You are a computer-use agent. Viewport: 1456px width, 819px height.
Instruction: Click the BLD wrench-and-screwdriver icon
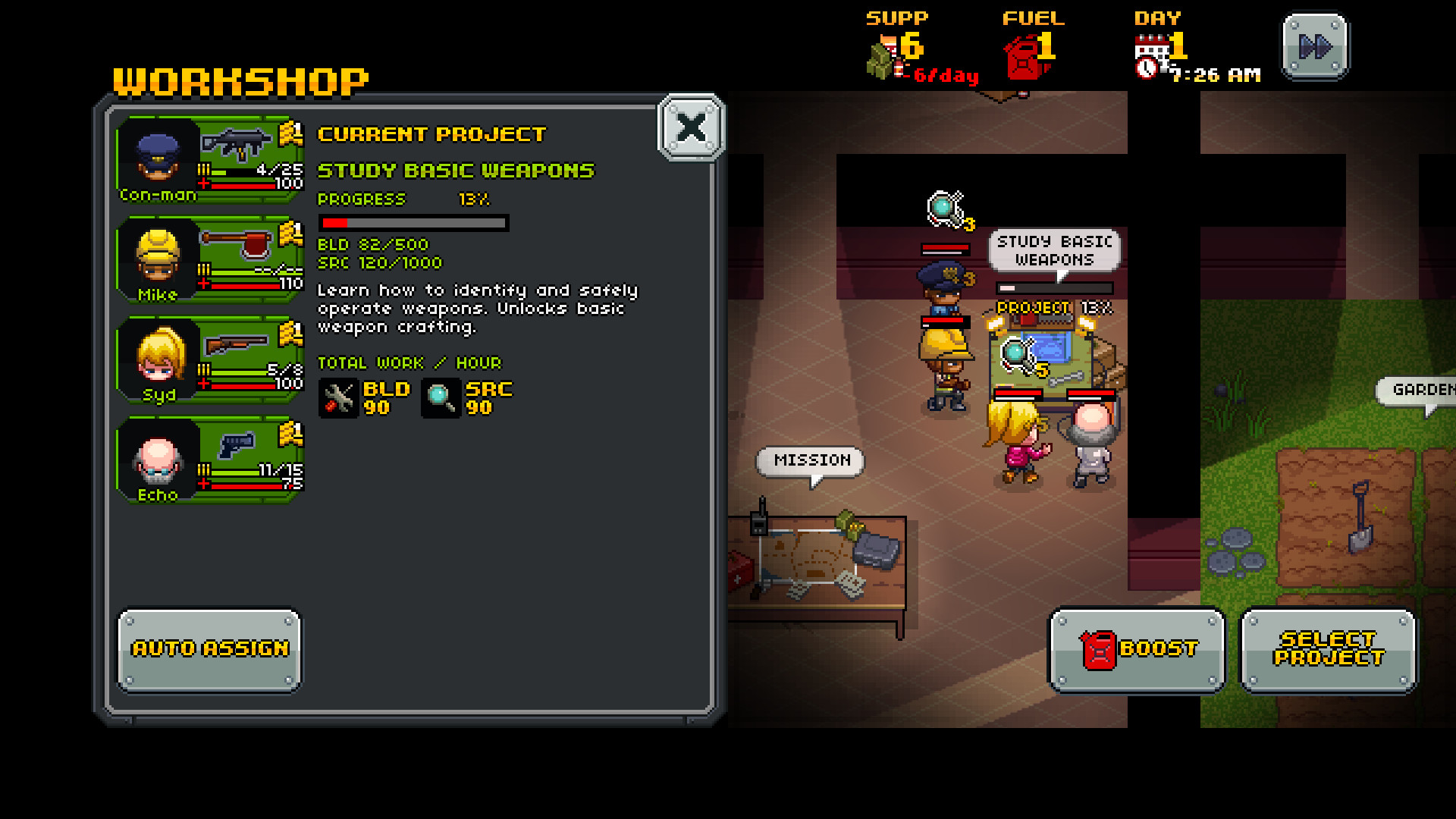[x=338, y=397]
